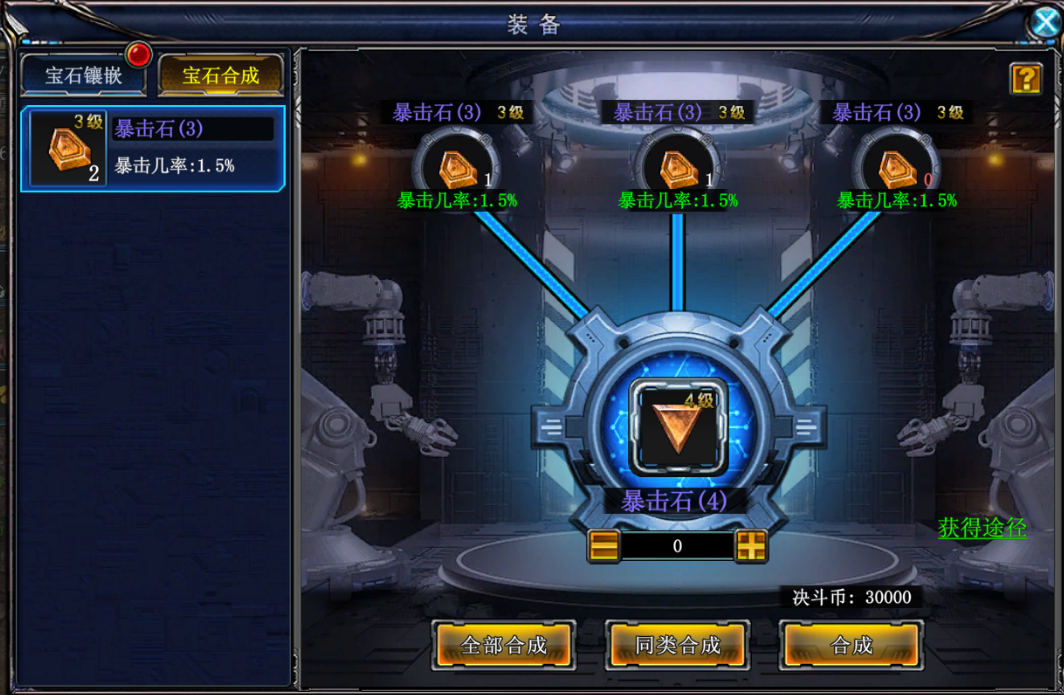This screenshot has height=695, width=1064.
Task: Decrease the synthesis quantity with minus
Action: pyautogui.click(x=604, y=546)
